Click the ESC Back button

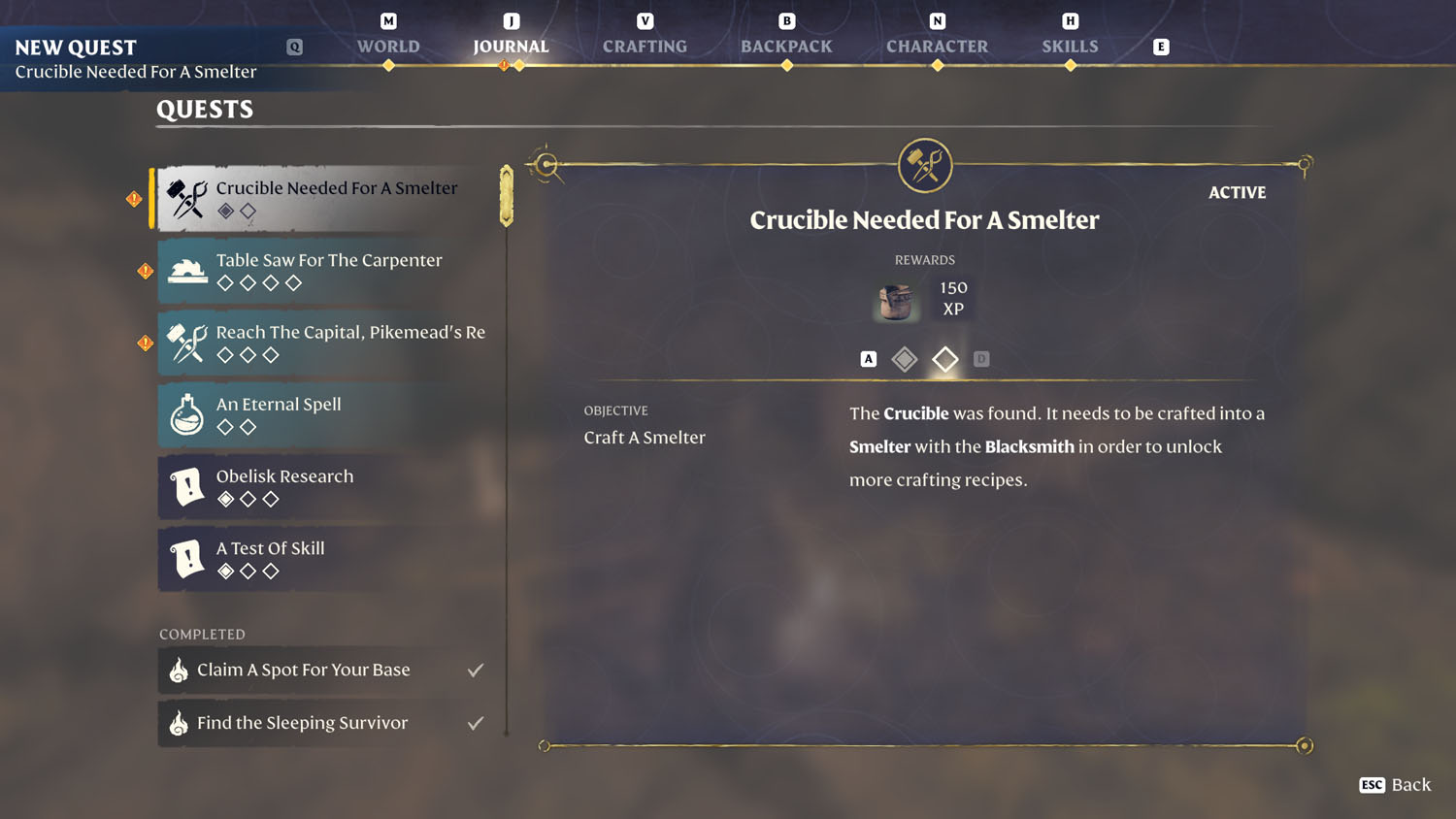coord(1395,785)
